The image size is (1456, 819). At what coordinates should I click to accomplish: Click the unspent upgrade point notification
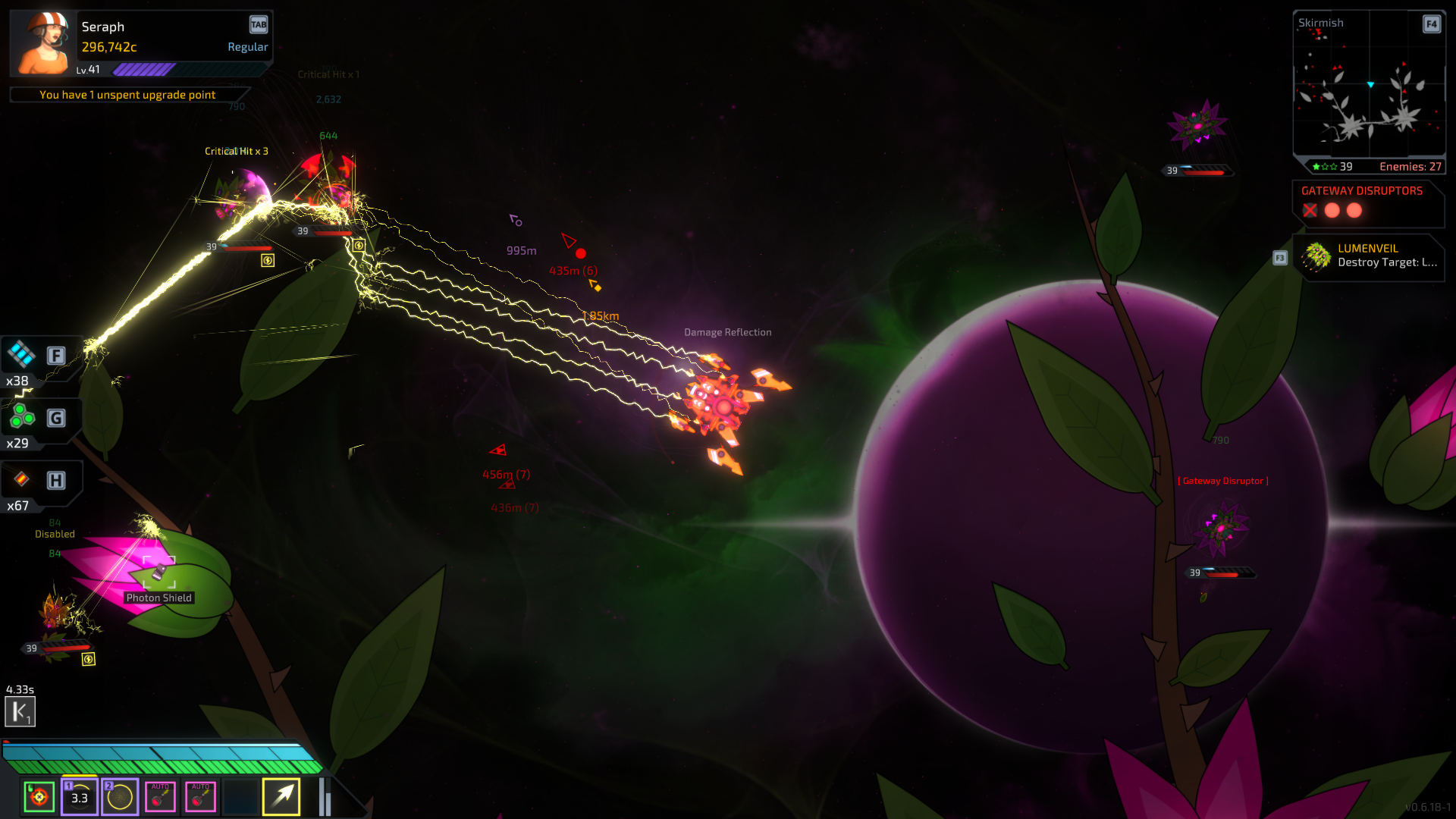pos(128,94)
